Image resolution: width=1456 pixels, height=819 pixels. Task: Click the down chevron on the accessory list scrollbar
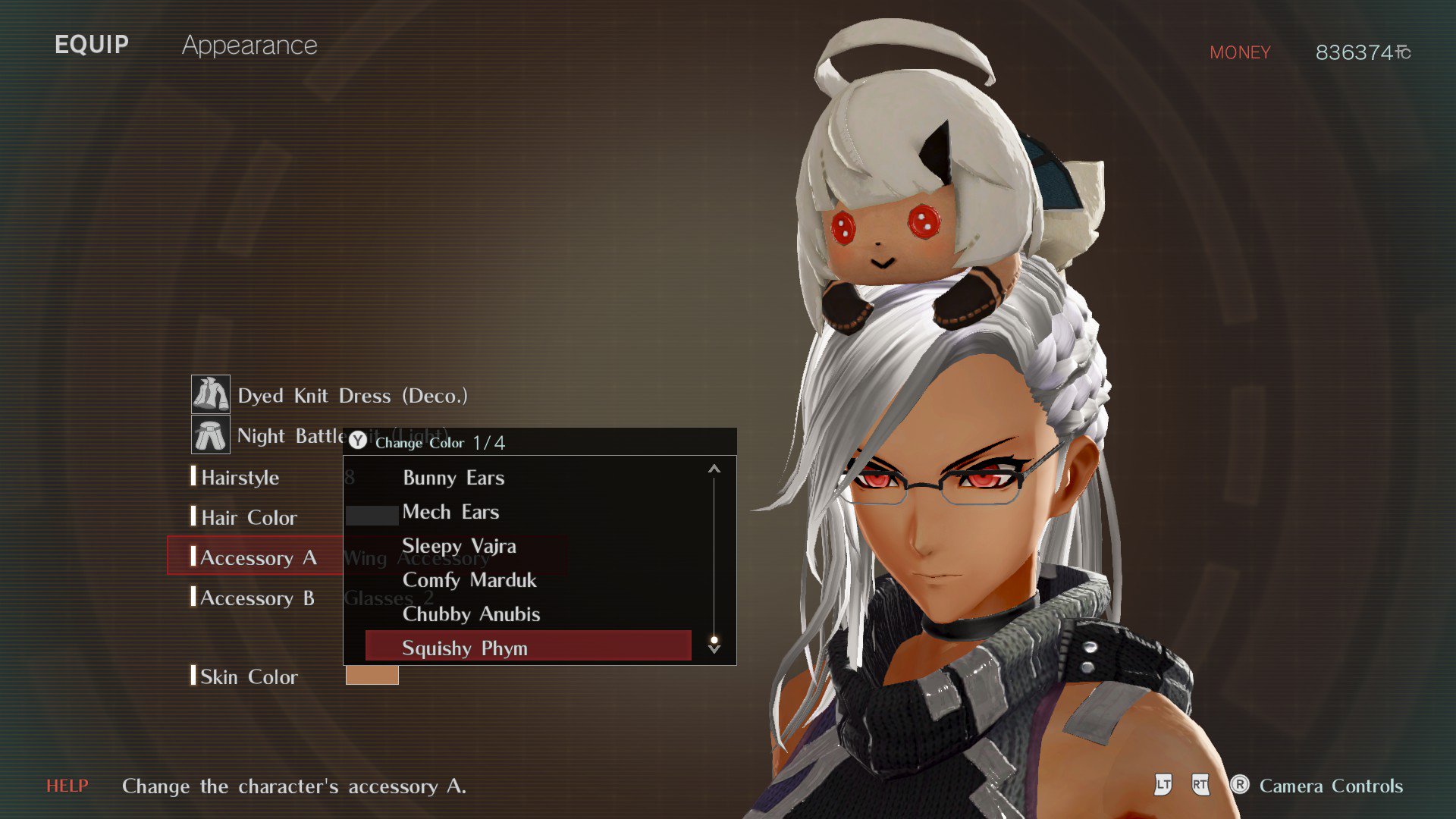(714, 648)
